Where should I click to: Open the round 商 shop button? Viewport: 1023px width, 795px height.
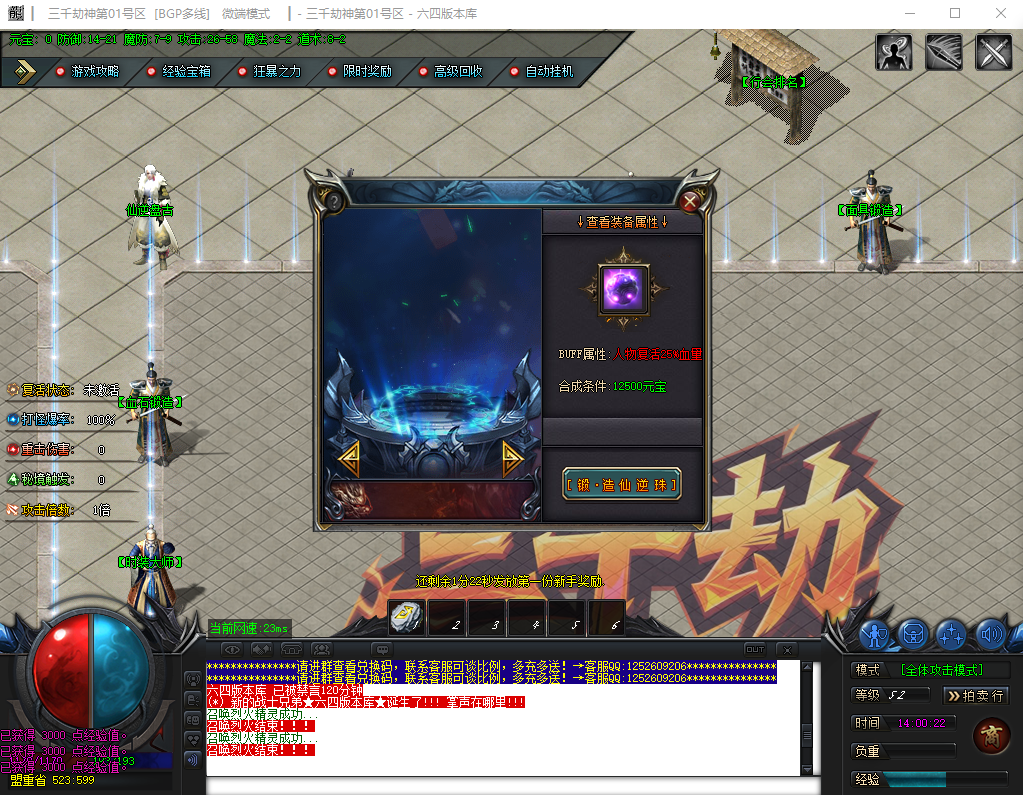[990, 735]
